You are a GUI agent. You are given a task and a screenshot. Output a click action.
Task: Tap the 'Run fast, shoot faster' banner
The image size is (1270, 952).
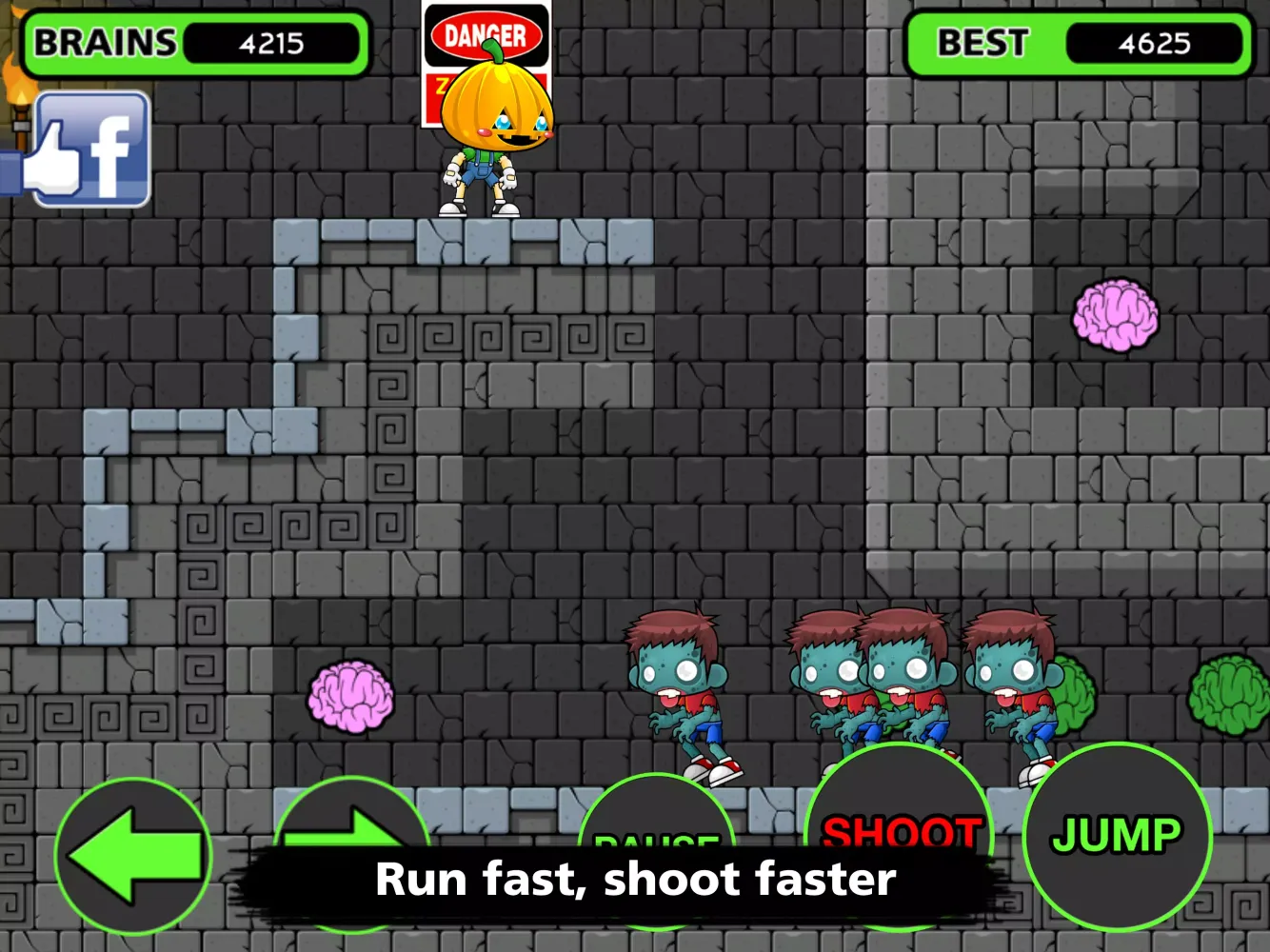pos(636,878)
